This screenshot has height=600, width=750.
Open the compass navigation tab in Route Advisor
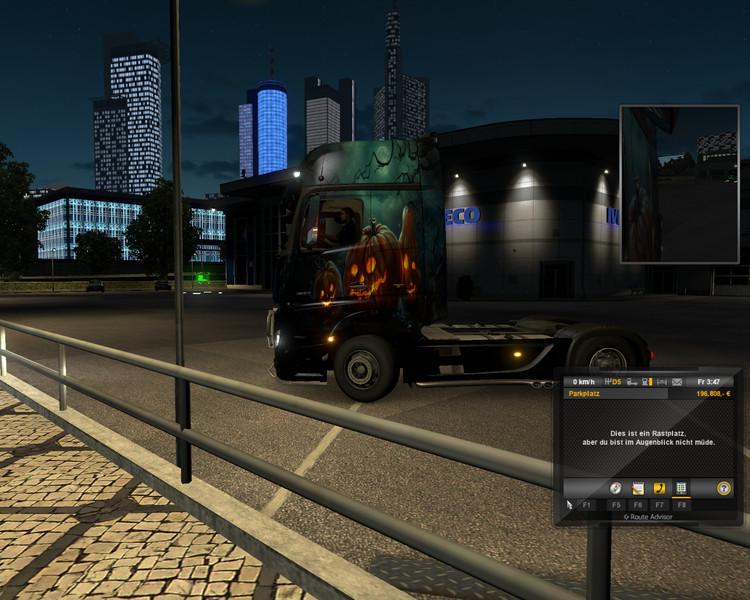click(616, 488)
